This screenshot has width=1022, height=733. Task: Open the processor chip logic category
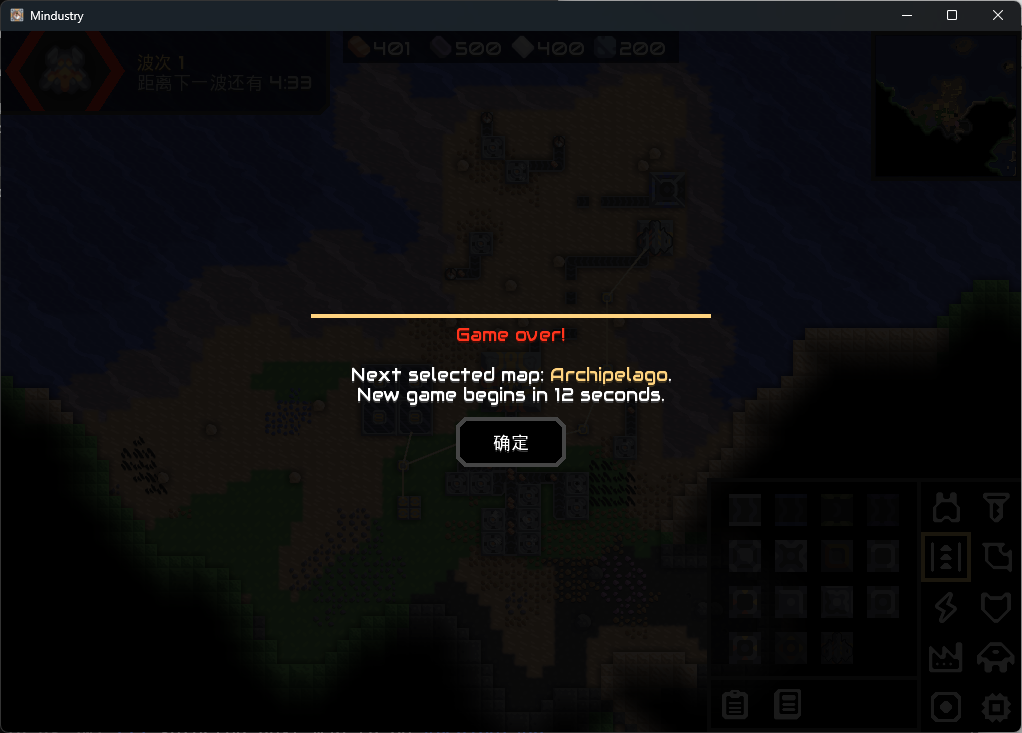tap(995, 707)
